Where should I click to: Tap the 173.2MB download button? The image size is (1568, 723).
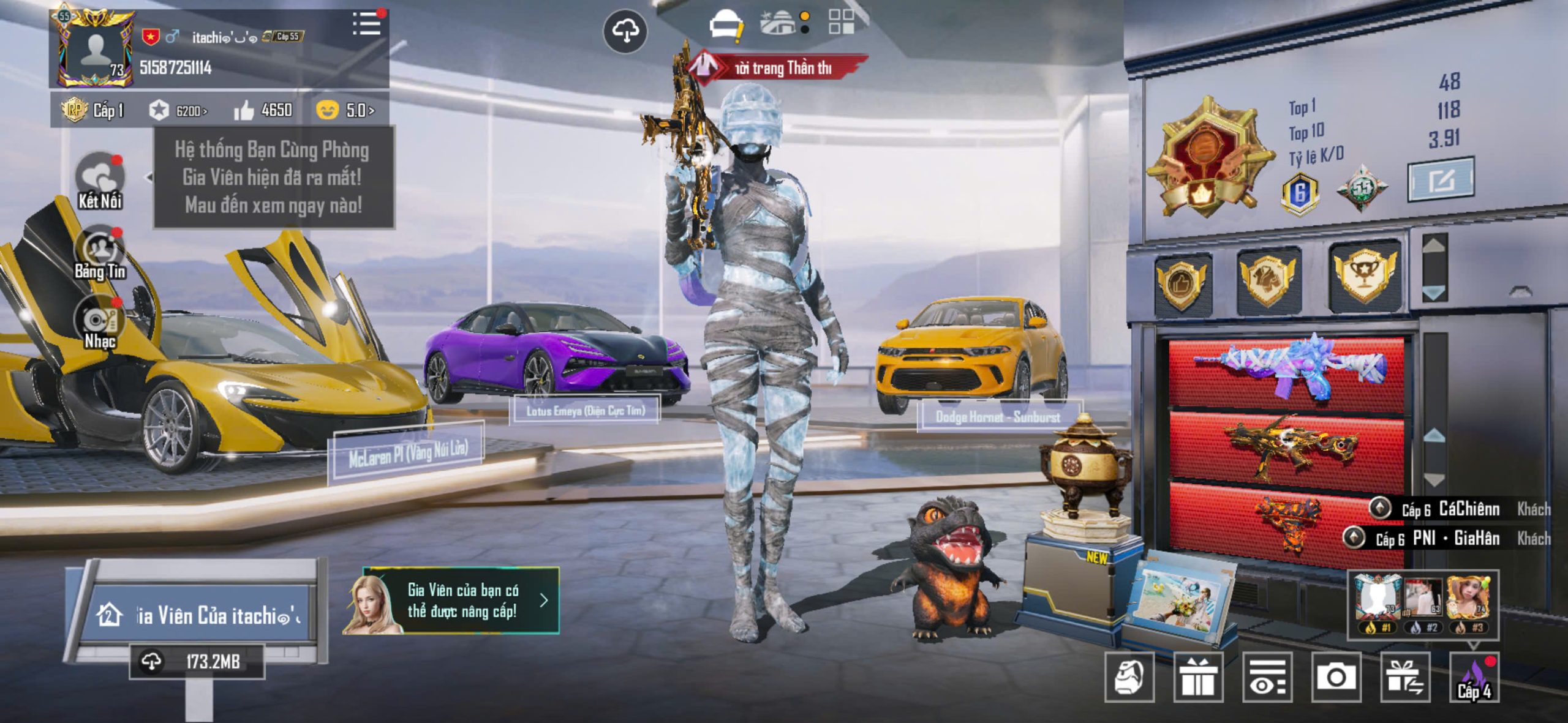[197, 662]
